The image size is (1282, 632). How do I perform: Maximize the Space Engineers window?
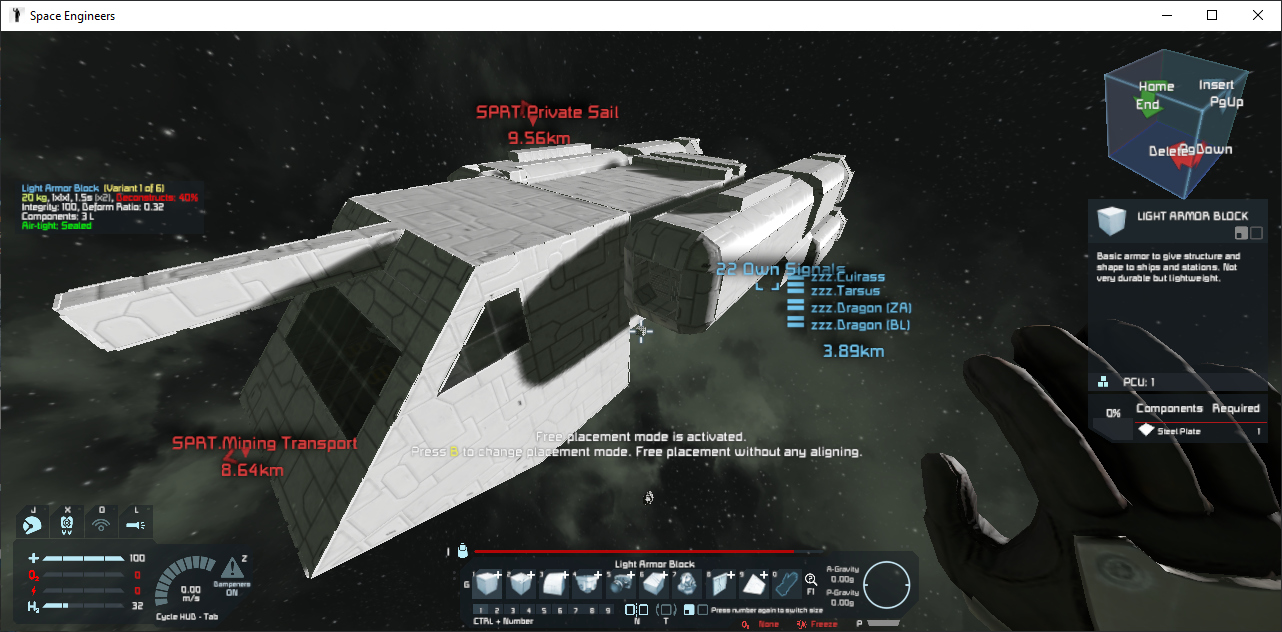[1212, 15]
